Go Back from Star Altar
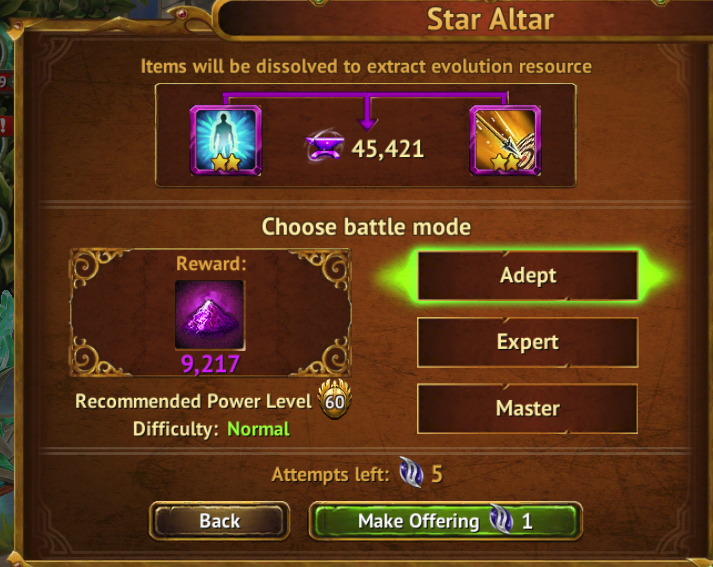 (x=220, y=521)
